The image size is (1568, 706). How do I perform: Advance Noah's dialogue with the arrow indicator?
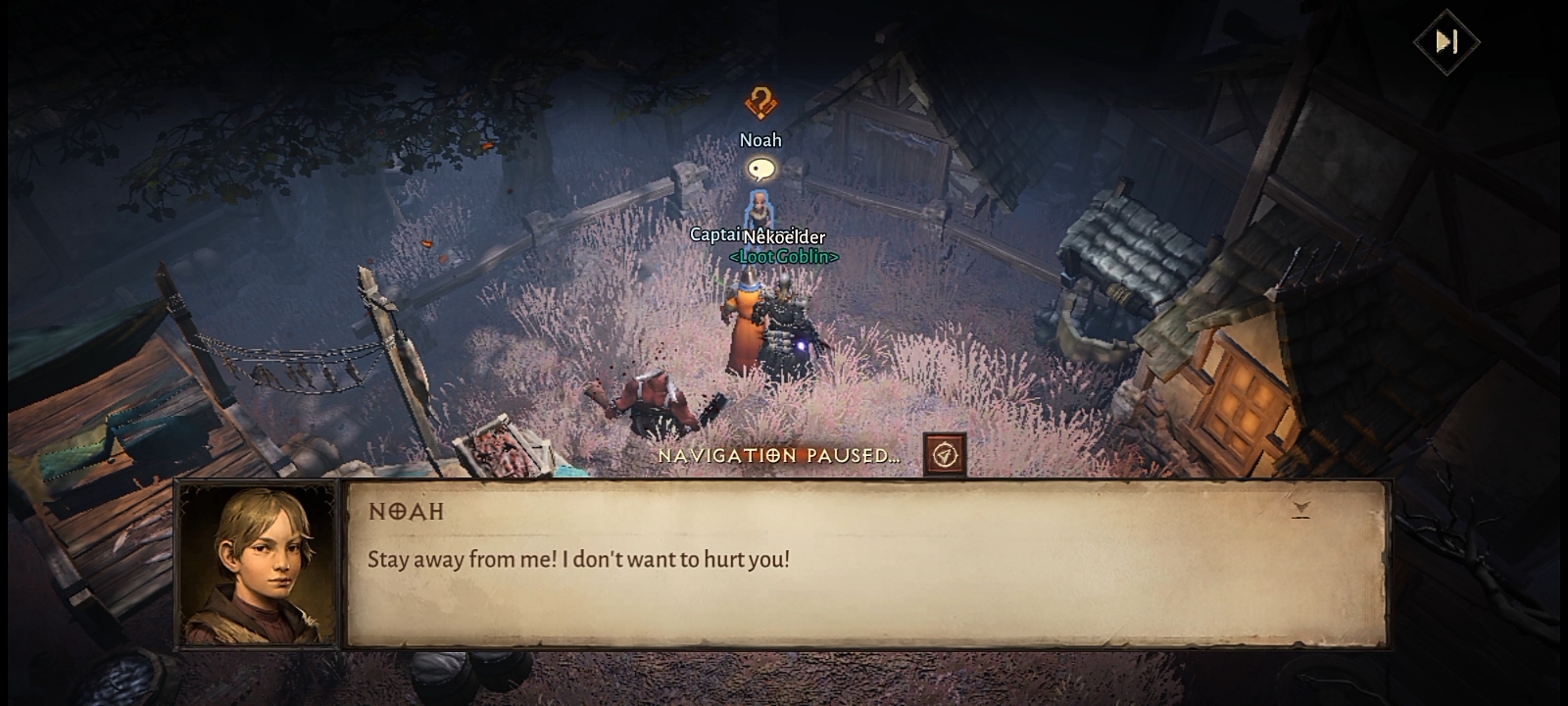(x=1300, y=509)
